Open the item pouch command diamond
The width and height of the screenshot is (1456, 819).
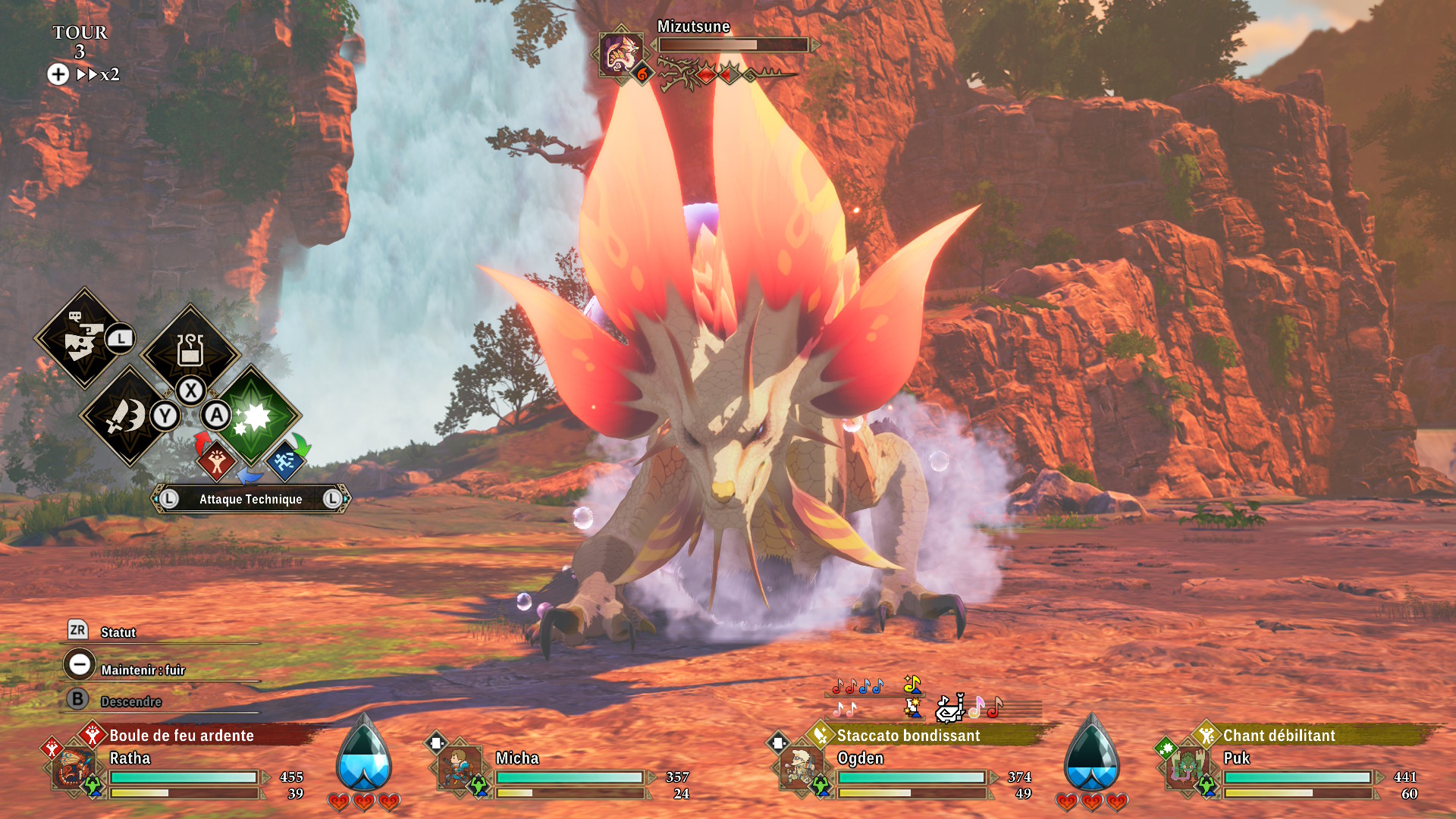(190, 350)
